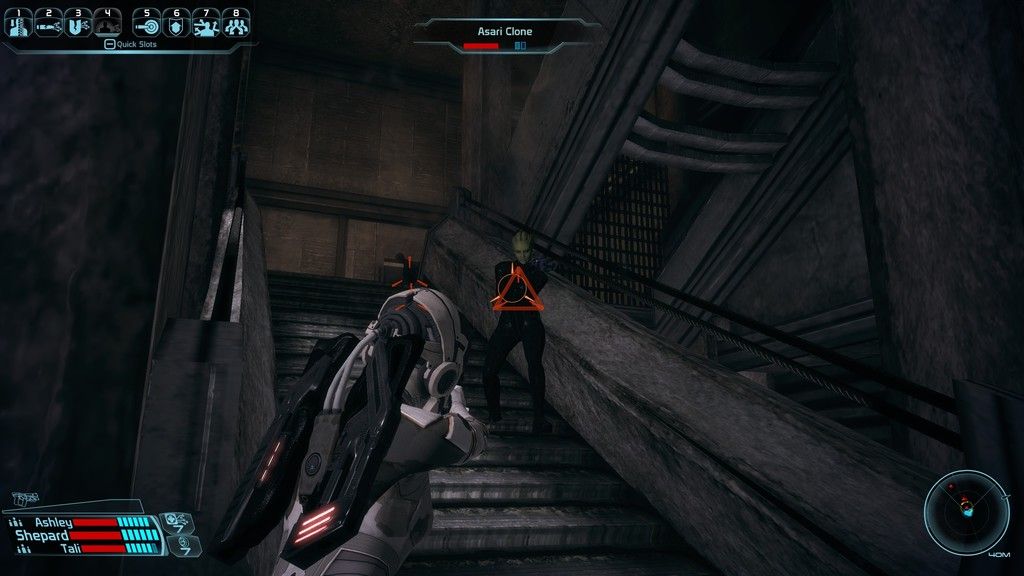The height and width of the screenshot is (576, 1024).
Task: Click the pistol weapon icon
Action: click(x=24, y=497)
